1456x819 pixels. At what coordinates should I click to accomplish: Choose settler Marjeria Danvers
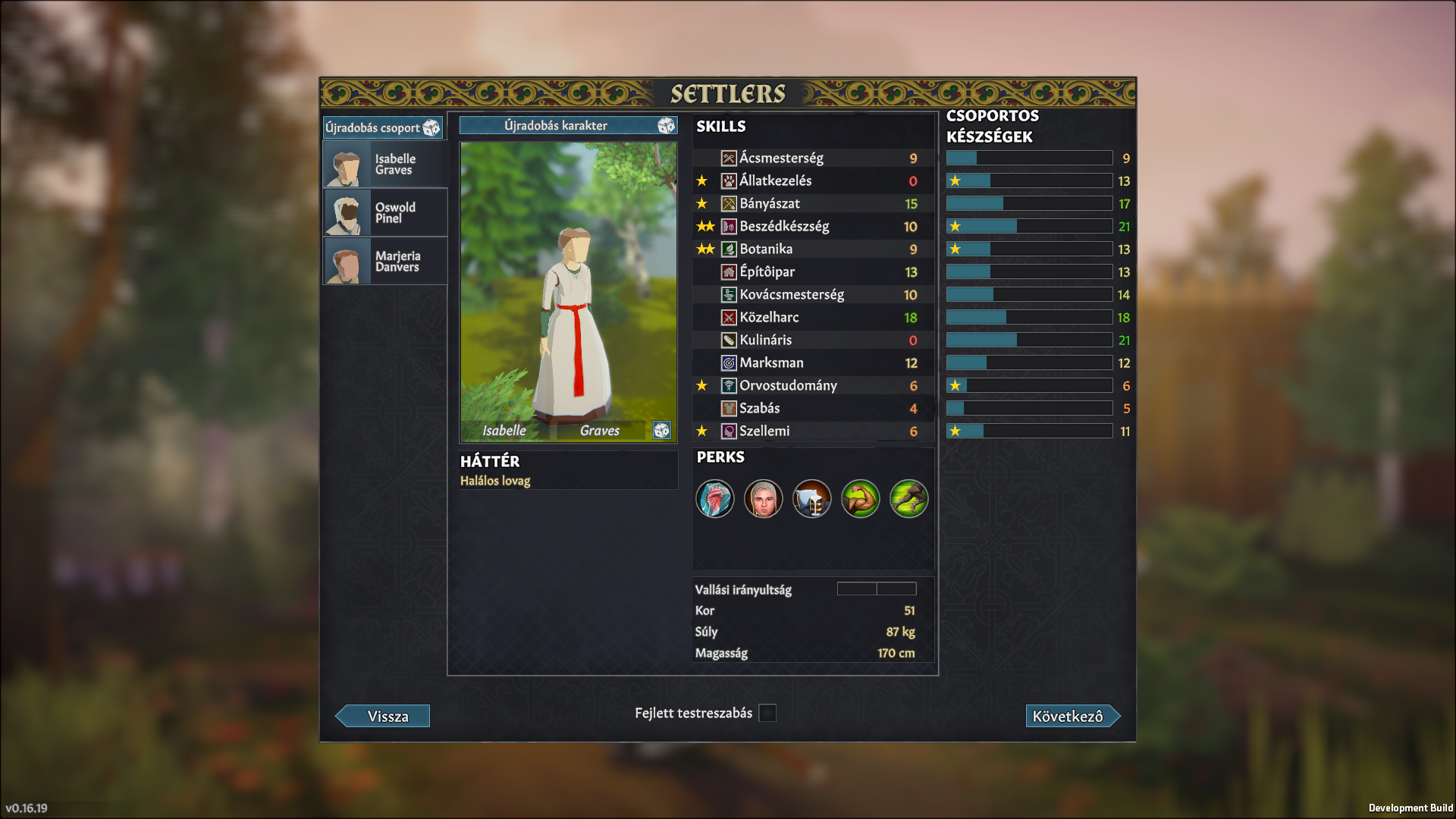pos(385,262)
